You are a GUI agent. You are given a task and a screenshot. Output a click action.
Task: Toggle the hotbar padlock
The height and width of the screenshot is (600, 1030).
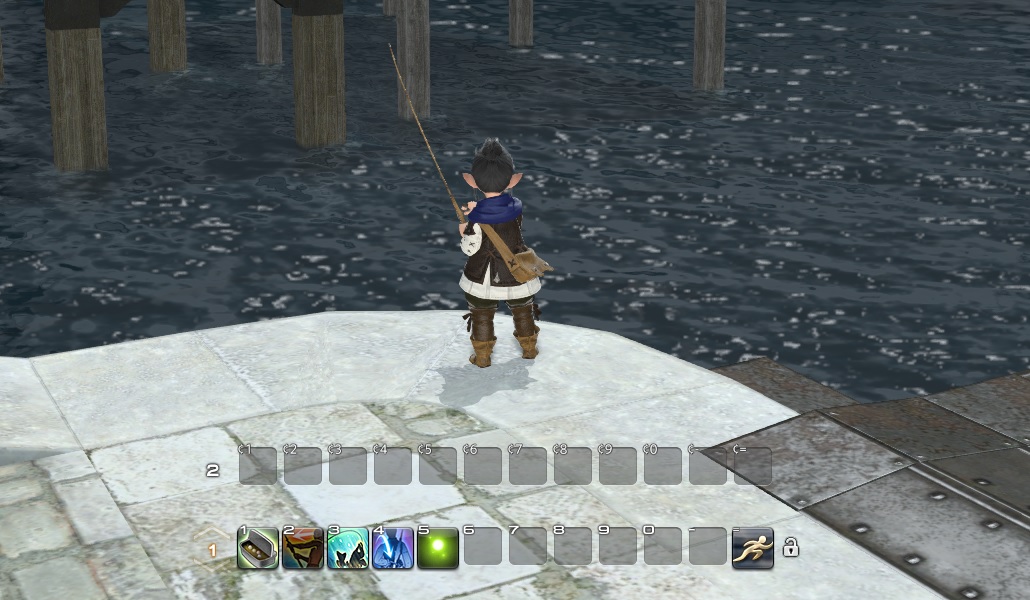click(x=790, y=547)
